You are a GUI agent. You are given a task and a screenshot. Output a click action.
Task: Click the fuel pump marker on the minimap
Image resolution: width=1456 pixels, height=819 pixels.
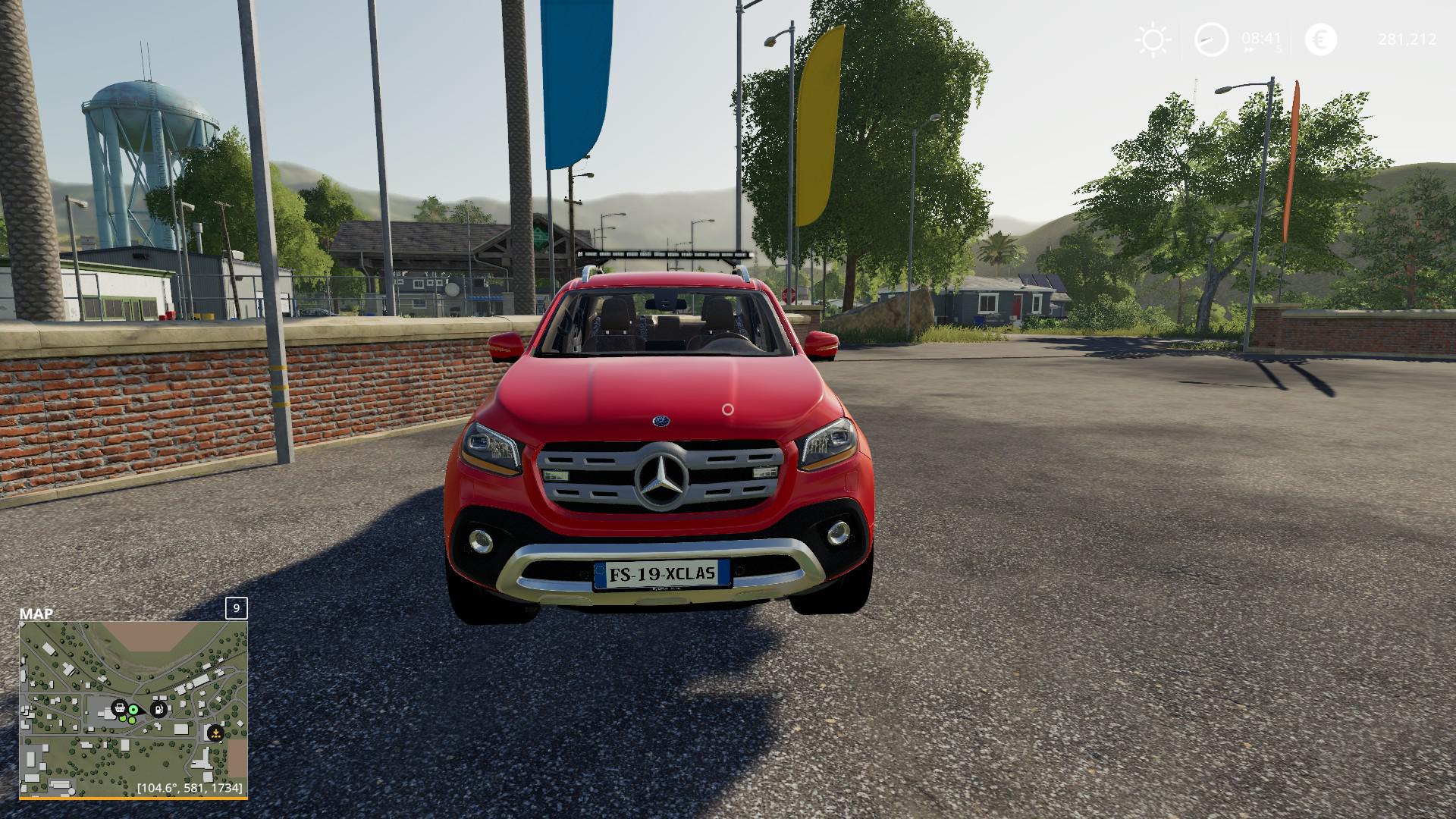(158, 710)
